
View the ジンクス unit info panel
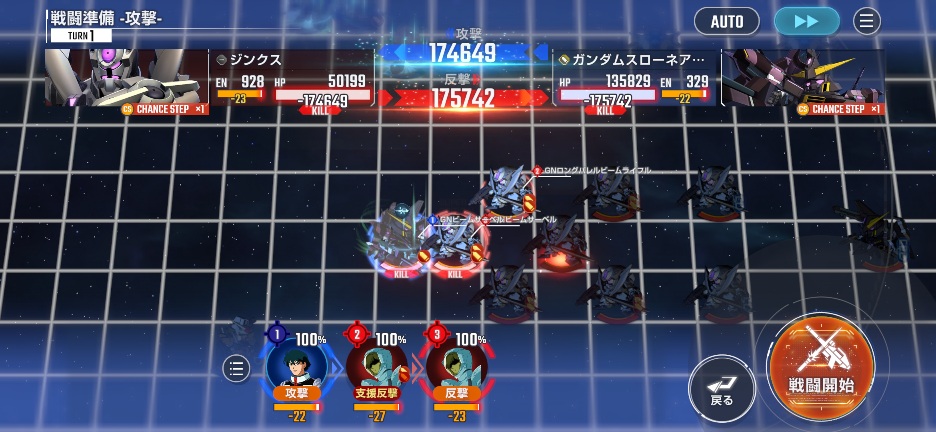click(x=292, y=79)
